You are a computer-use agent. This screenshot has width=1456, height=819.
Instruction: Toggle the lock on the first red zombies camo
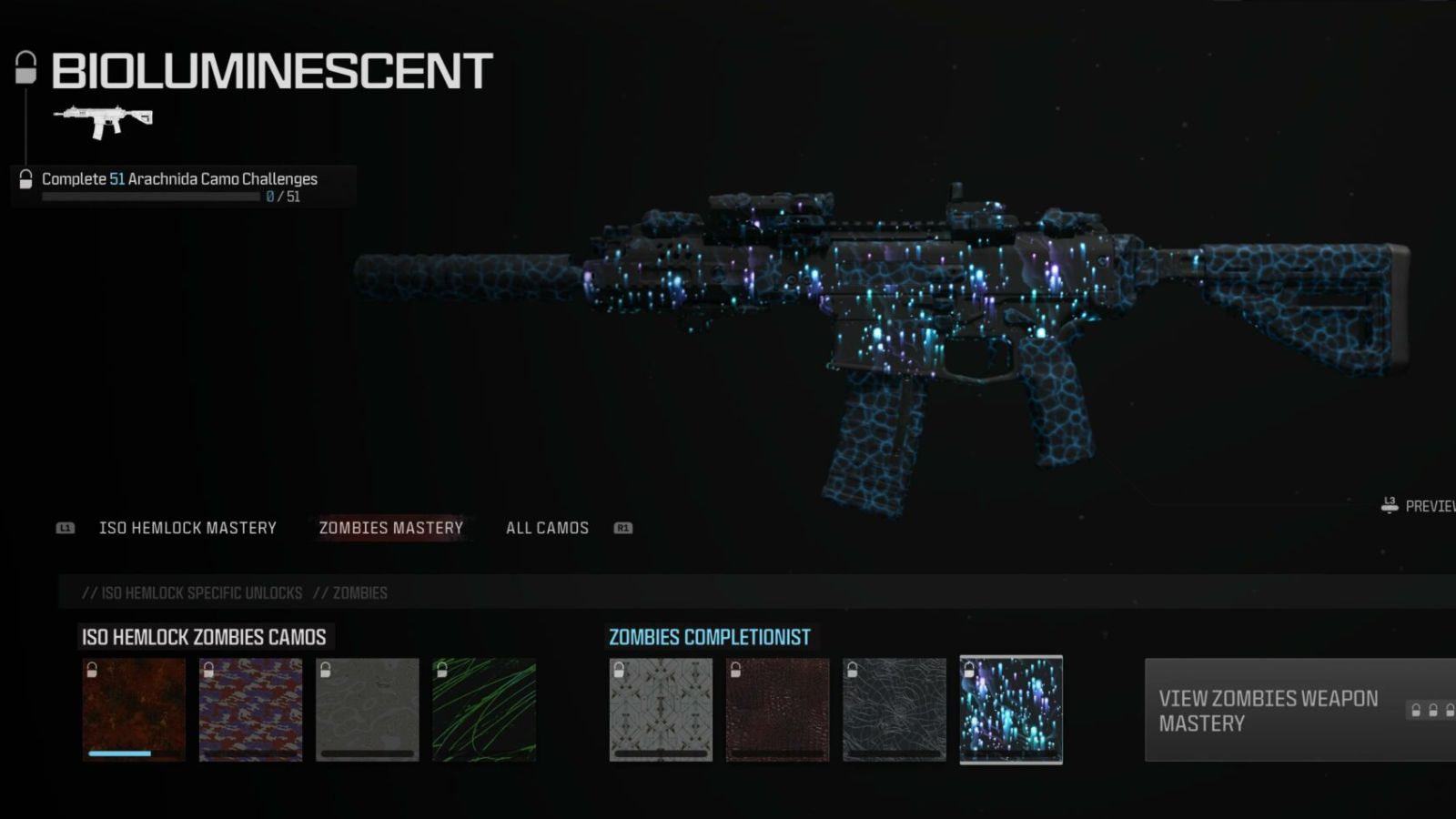90,672
